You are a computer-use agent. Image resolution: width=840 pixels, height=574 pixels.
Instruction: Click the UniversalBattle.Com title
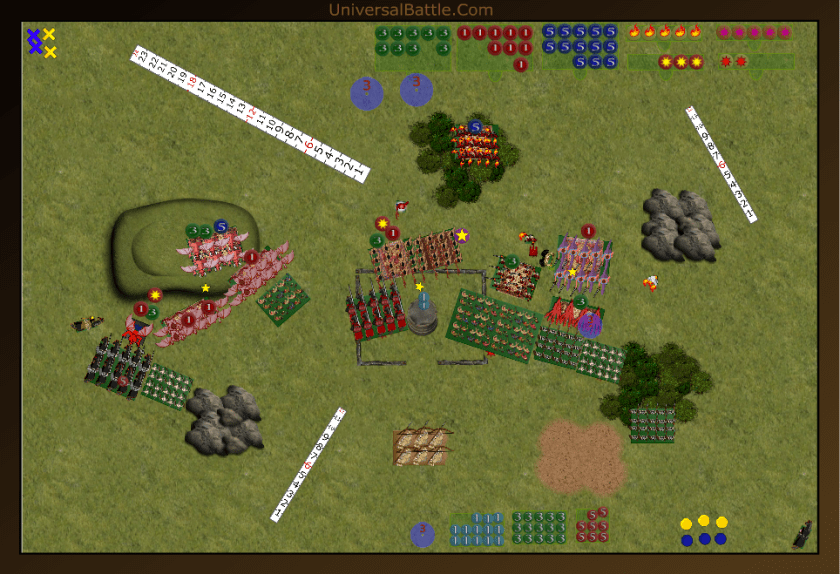coord(410,10)
